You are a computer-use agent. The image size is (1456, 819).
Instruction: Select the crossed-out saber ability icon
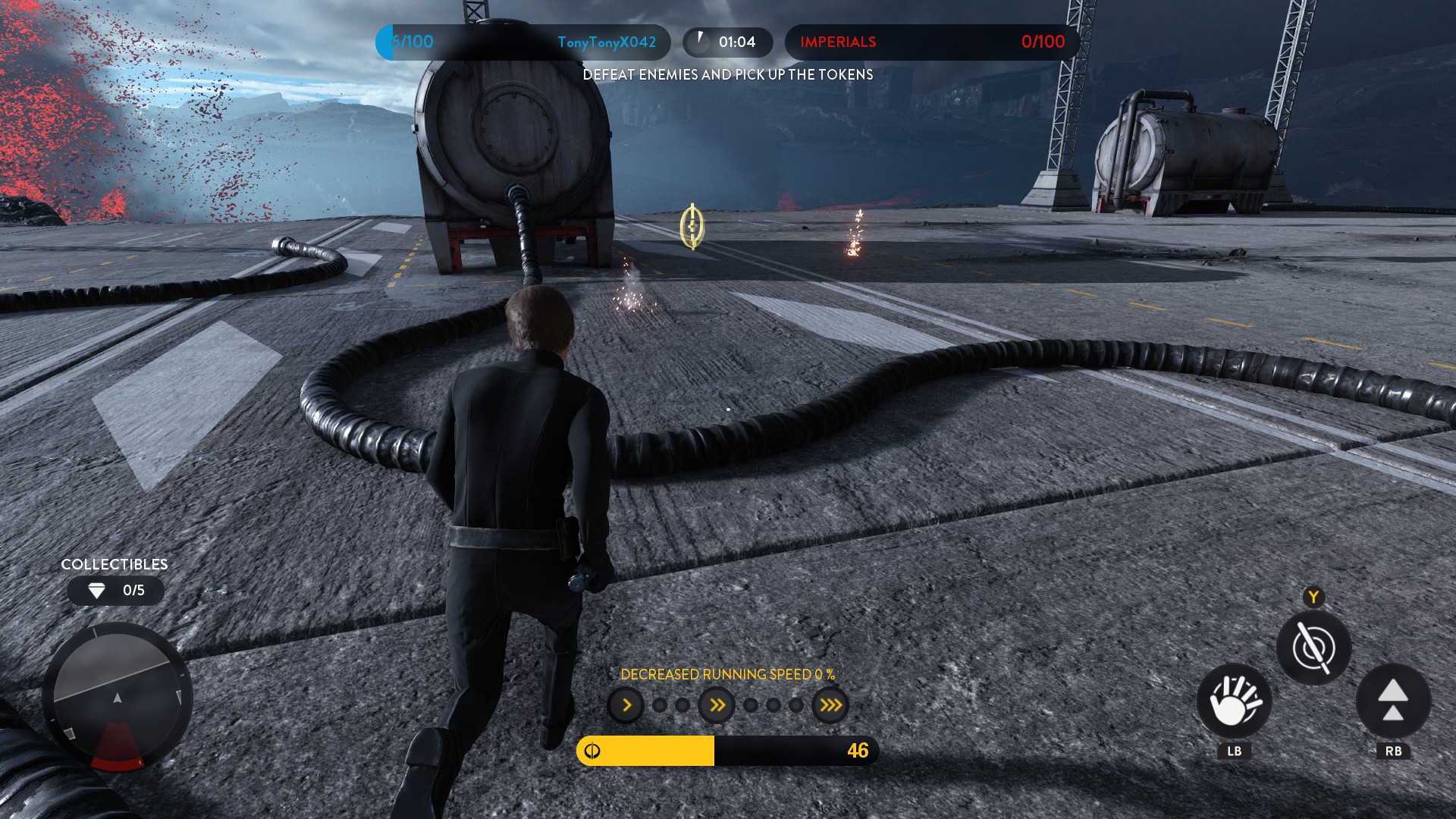point(1313,648)
